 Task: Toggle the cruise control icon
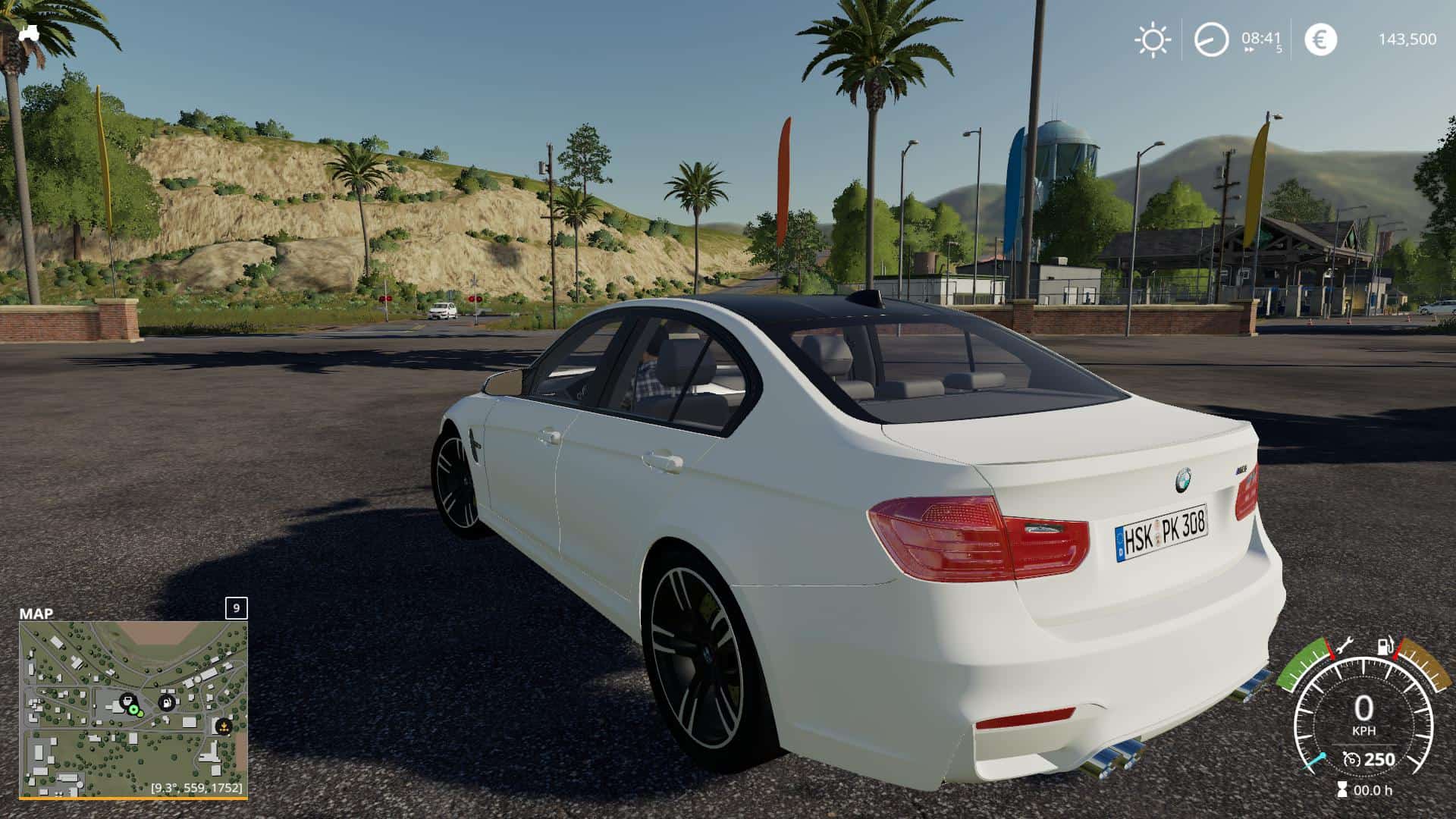point(1351,760)
